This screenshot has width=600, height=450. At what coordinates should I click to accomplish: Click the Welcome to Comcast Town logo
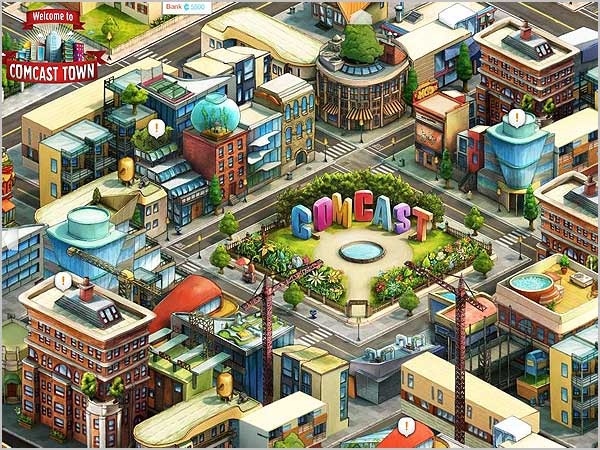[54, 49]
